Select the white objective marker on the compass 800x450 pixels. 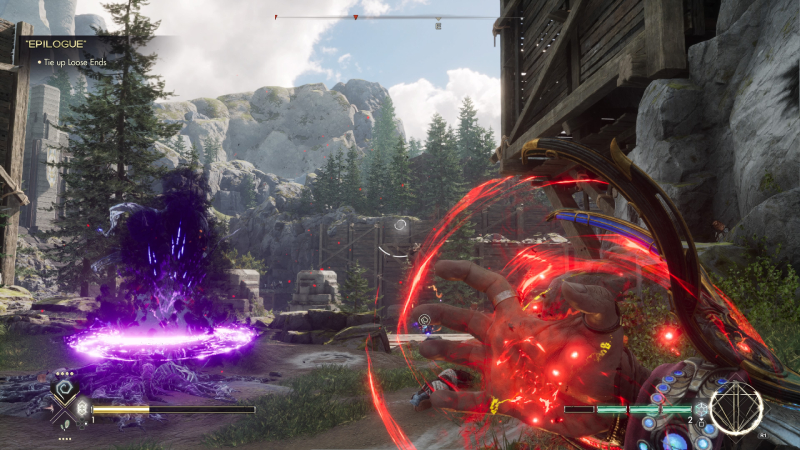tap(437, 25)
